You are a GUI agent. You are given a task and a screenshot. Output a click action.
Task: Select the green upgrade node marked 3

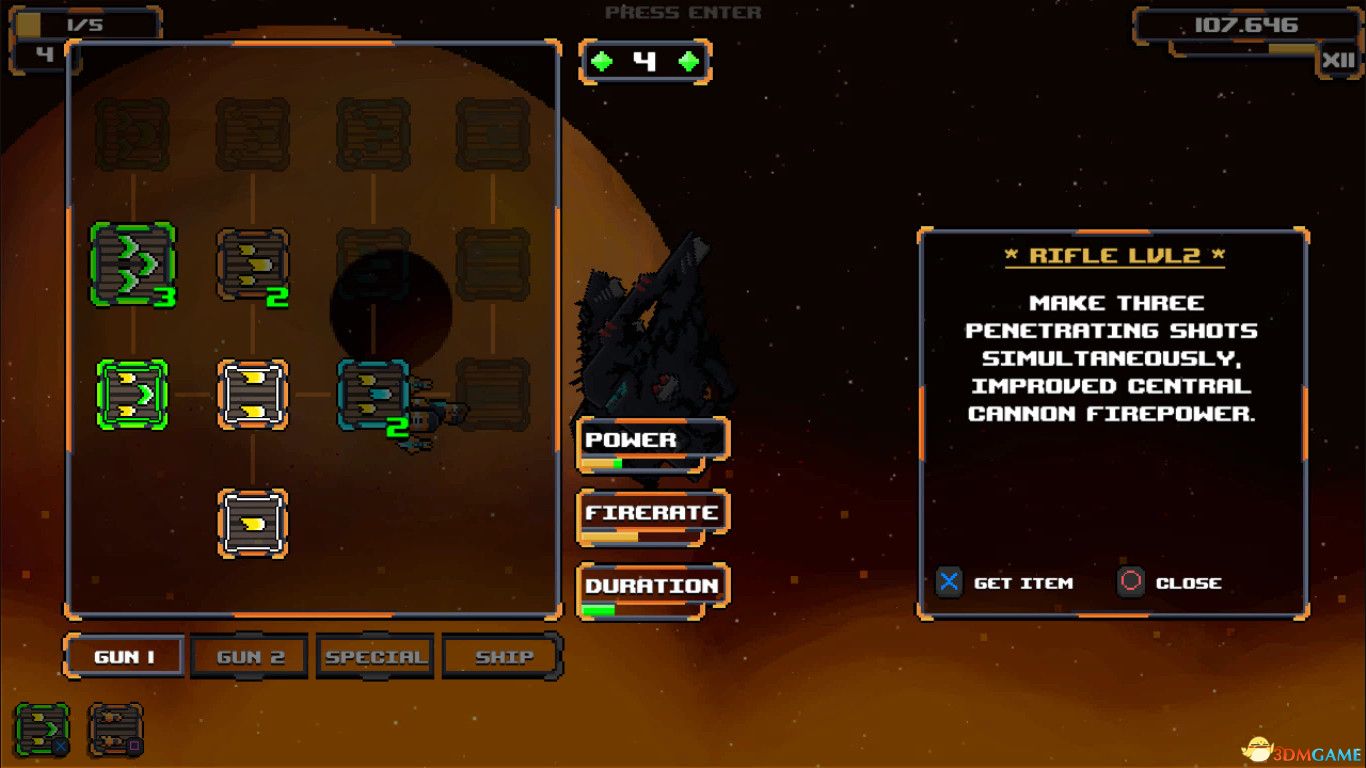coord(132,264)
